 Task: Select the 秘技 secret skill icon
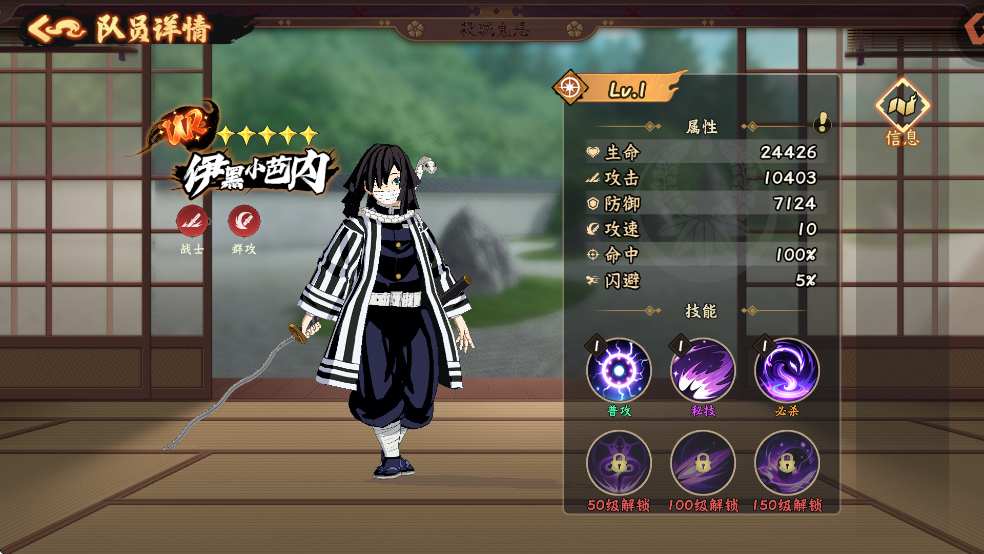coord(702,371)
